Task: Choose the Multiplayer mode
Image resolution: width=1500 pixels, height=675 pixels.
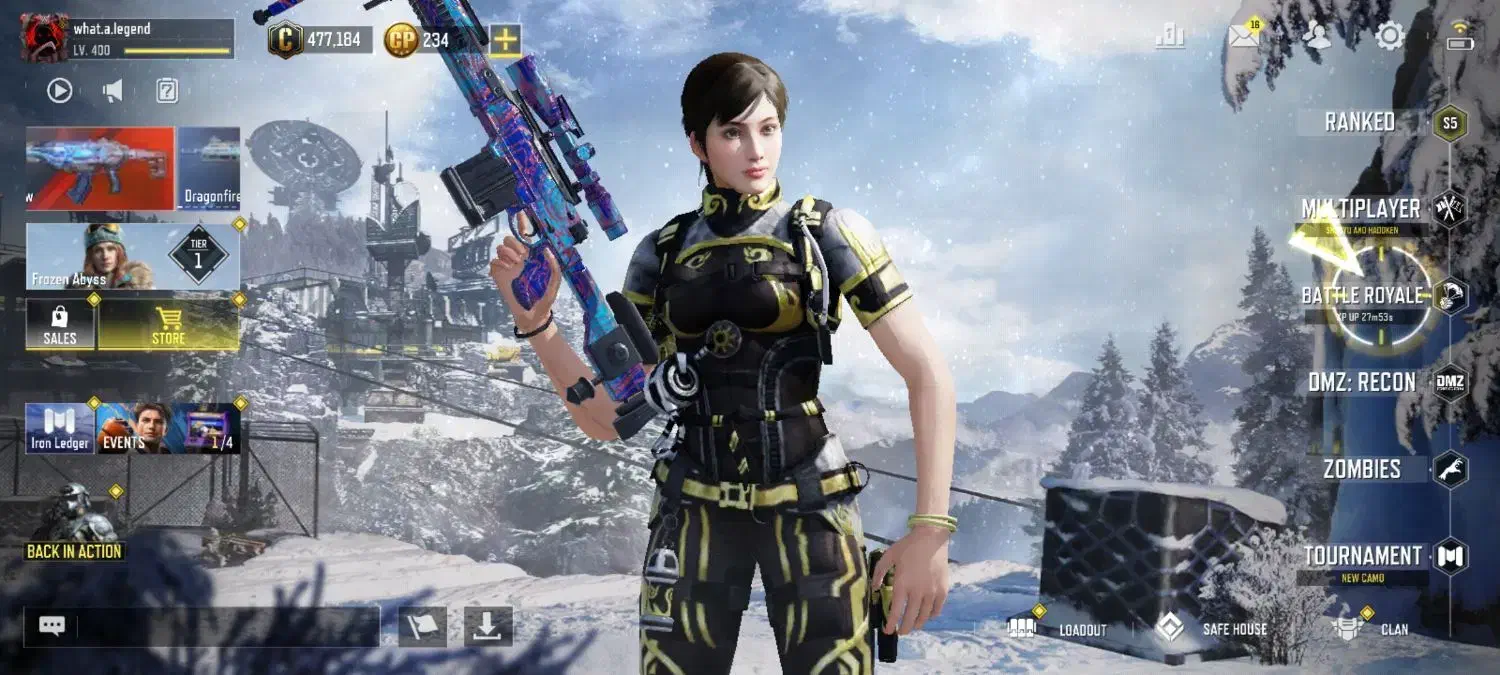Action: coord(1360,209)
